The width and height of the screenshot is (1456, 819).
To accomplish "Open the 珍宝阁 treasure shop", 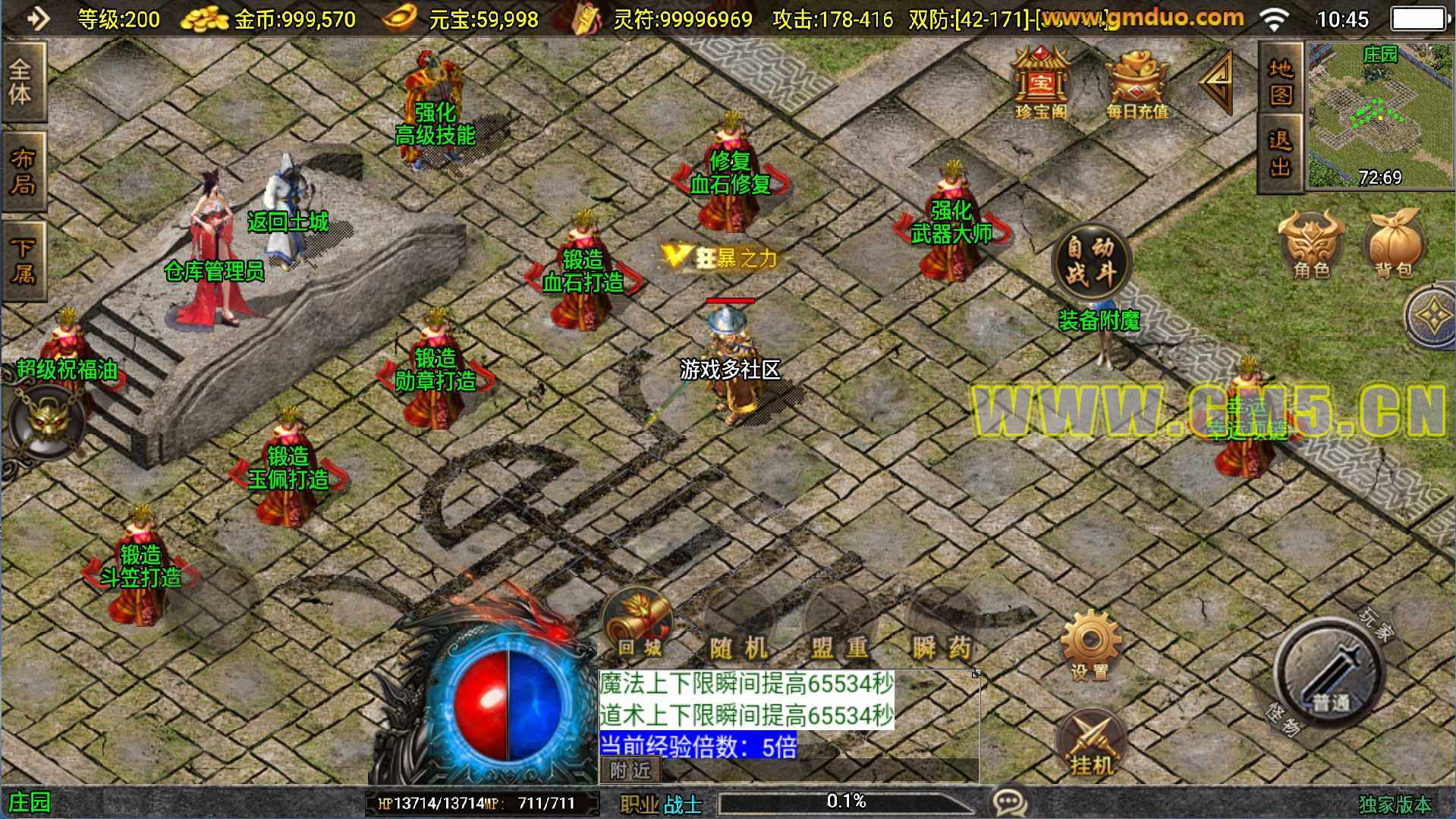I will (x=1041, y=83).
